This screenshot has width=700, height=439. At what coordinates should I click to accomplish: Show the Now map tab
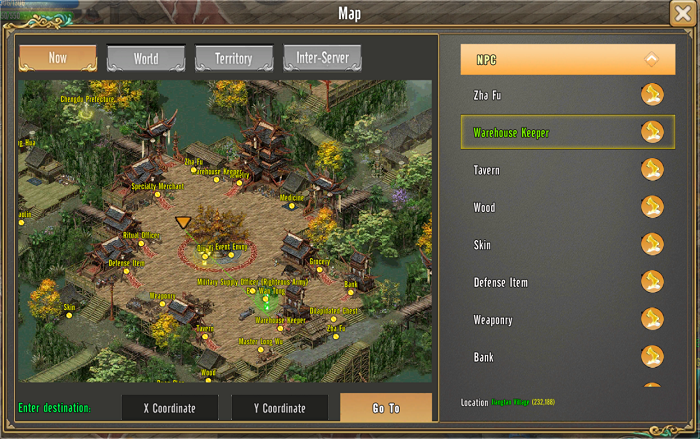pos(58,58)
